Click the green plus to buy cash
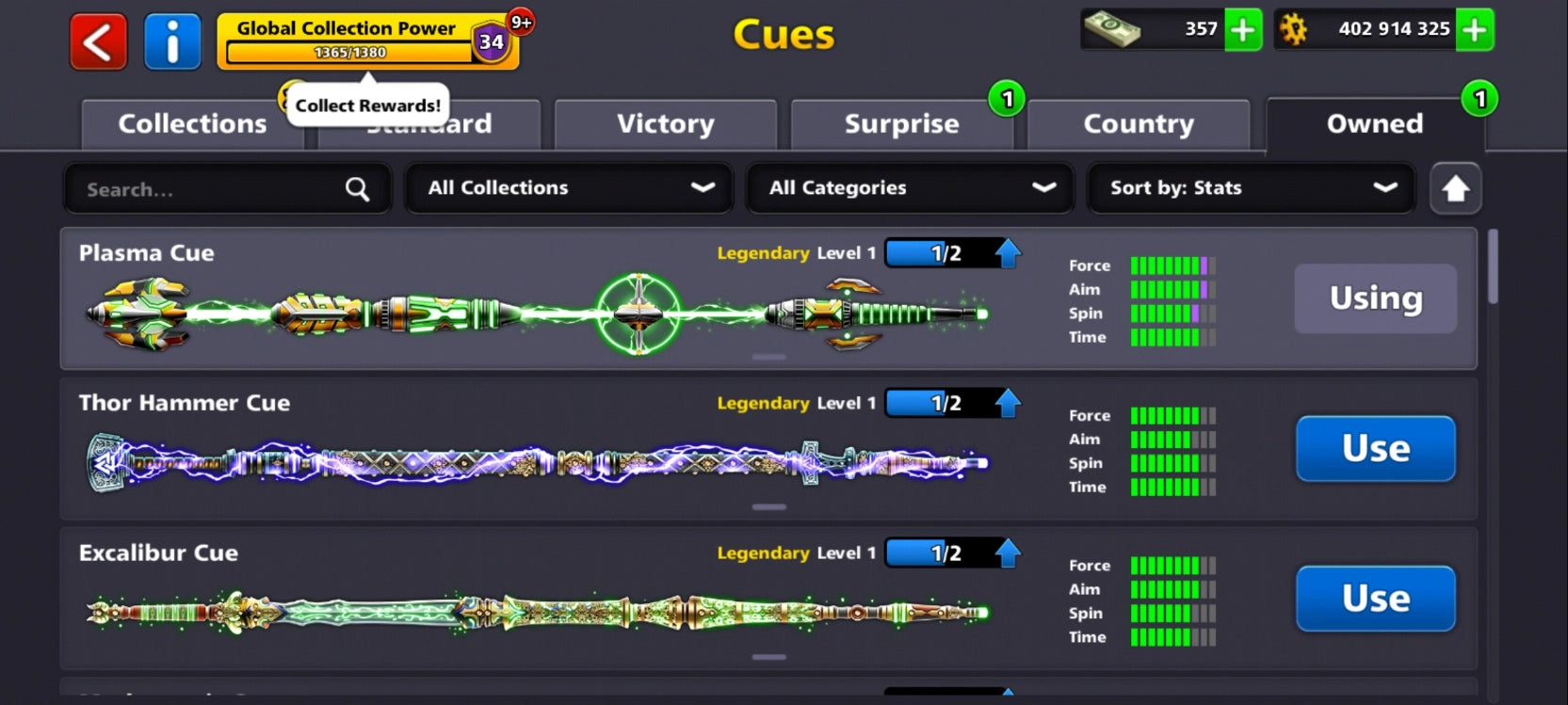Screen dimensions: 1568x705 click(1243, 30)
